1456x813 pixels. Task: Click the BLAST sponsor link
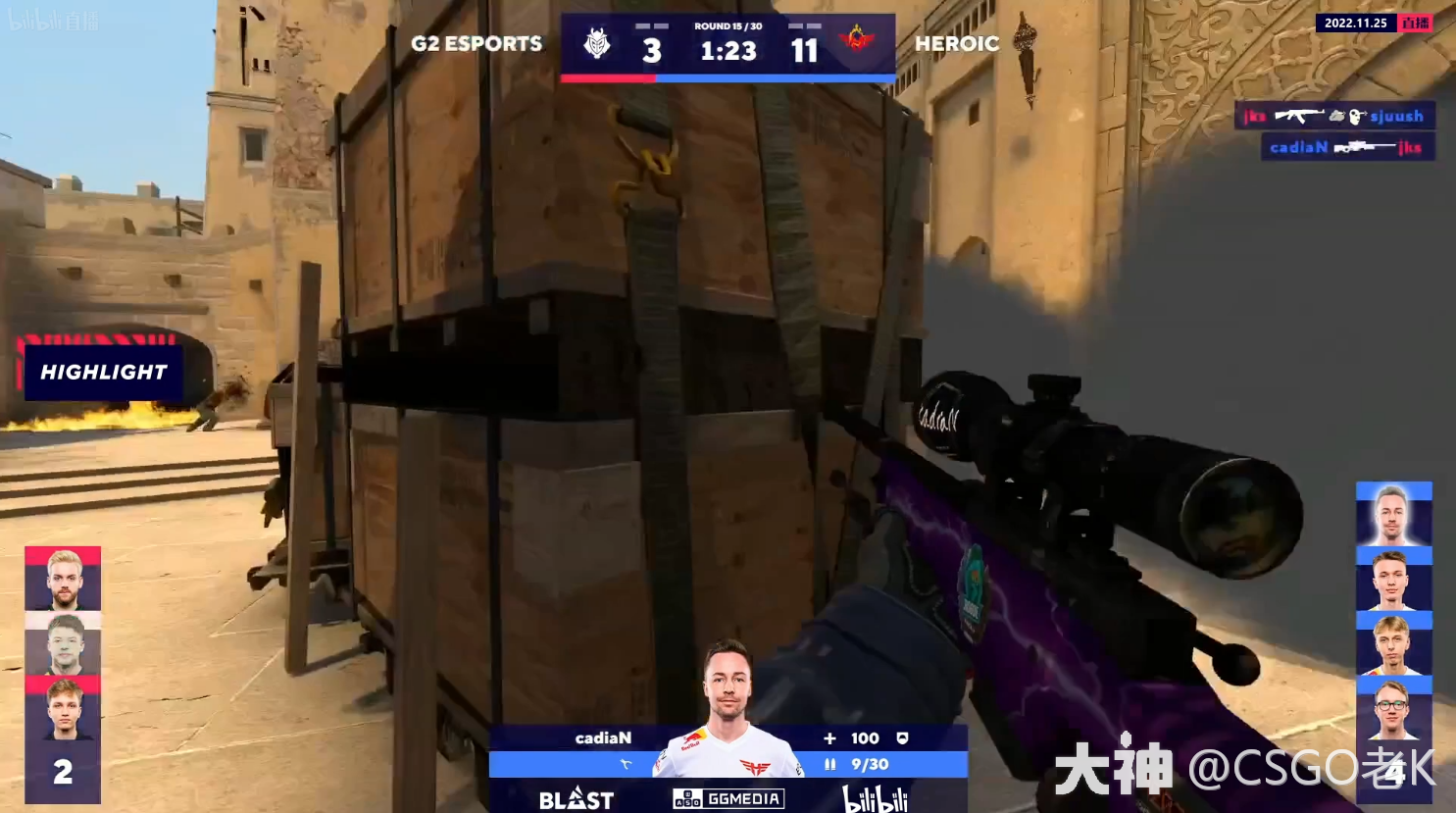click(577, 799)
